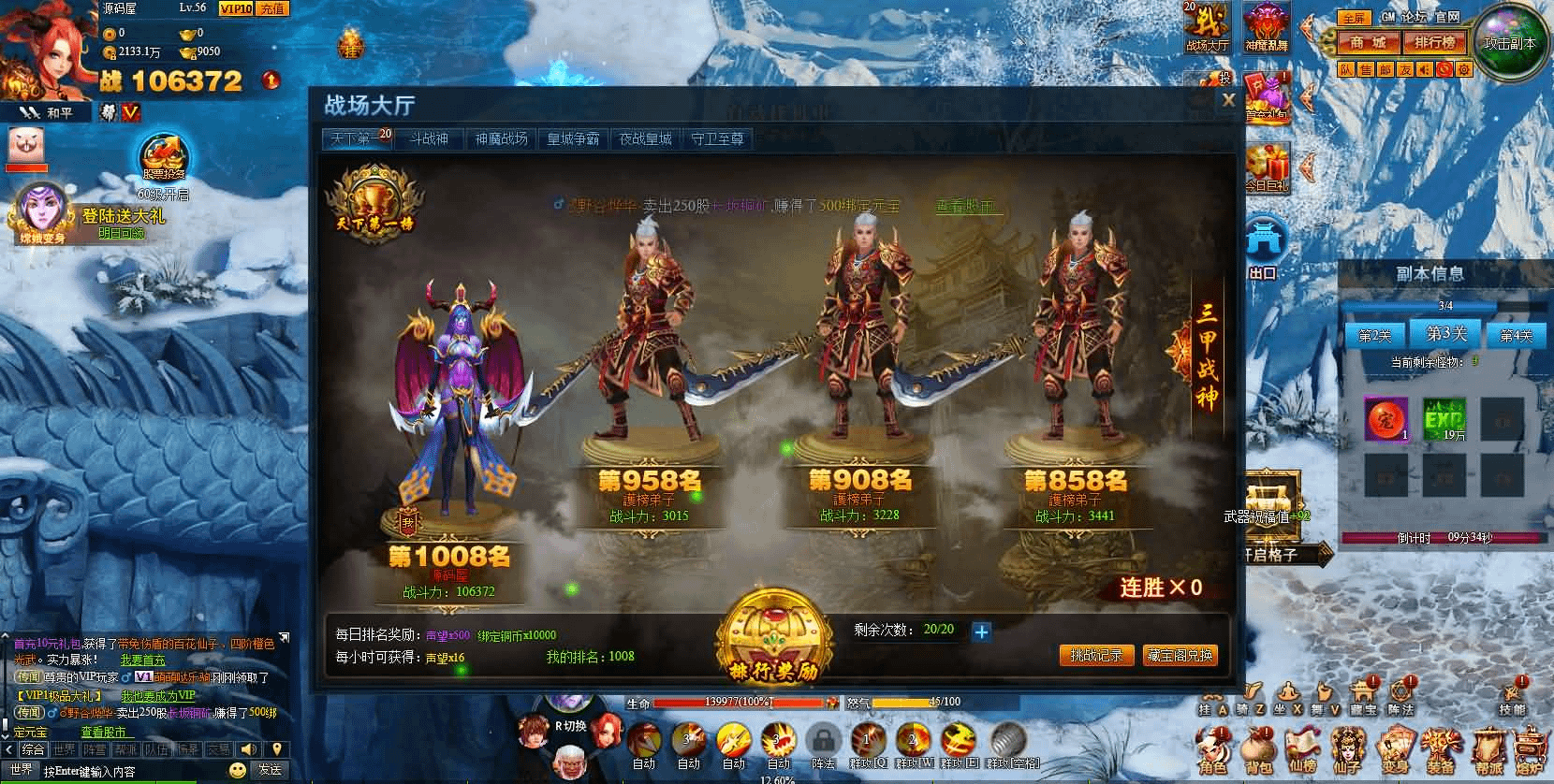Open the 商城 shop
The image size is (1554, 784).
pyautogui.click(x=1367, y=43)
